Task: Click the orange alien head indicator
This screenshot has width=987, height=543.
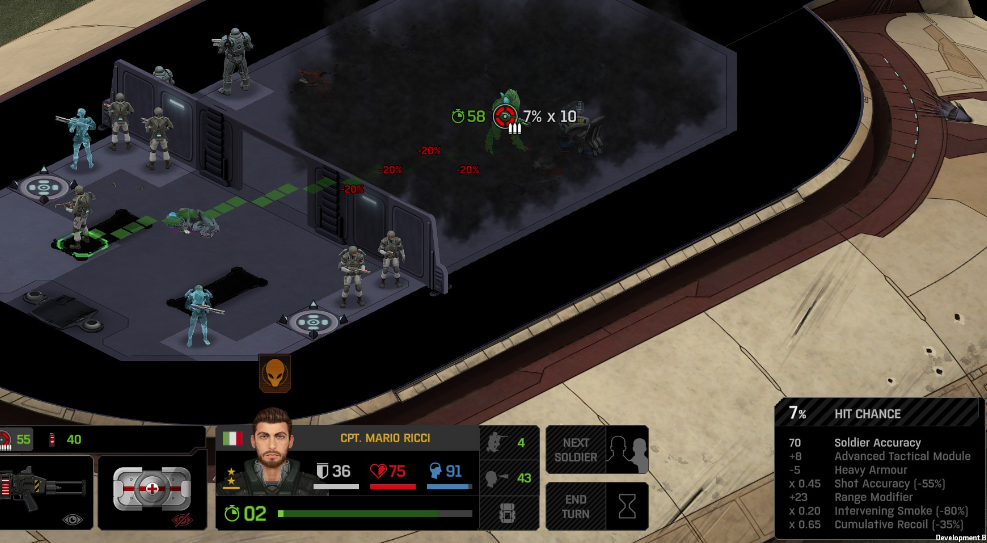Action: tap(274, 373)
